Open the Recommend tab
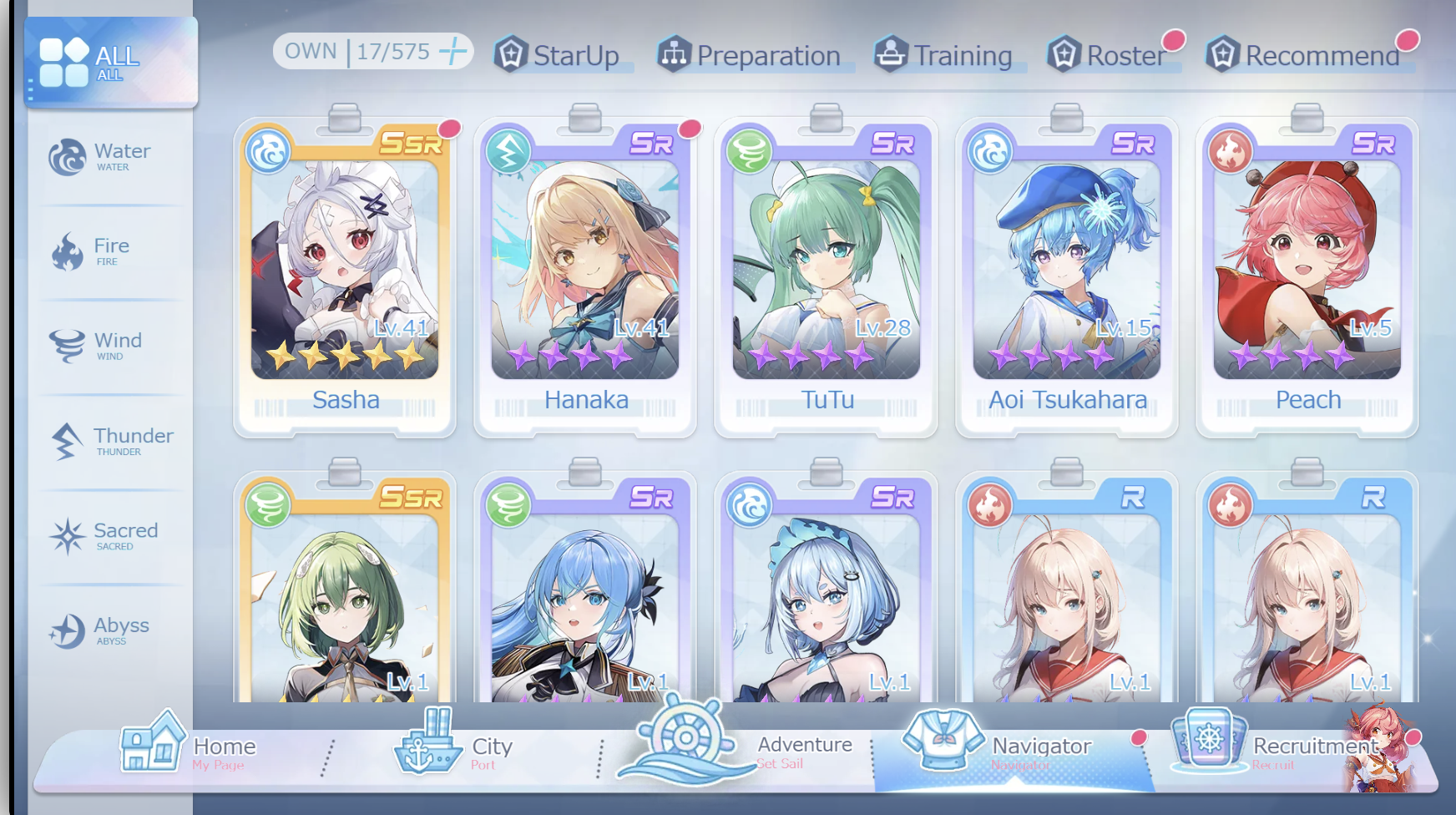Screen dimensions: 1456x815 [1305, 55]
